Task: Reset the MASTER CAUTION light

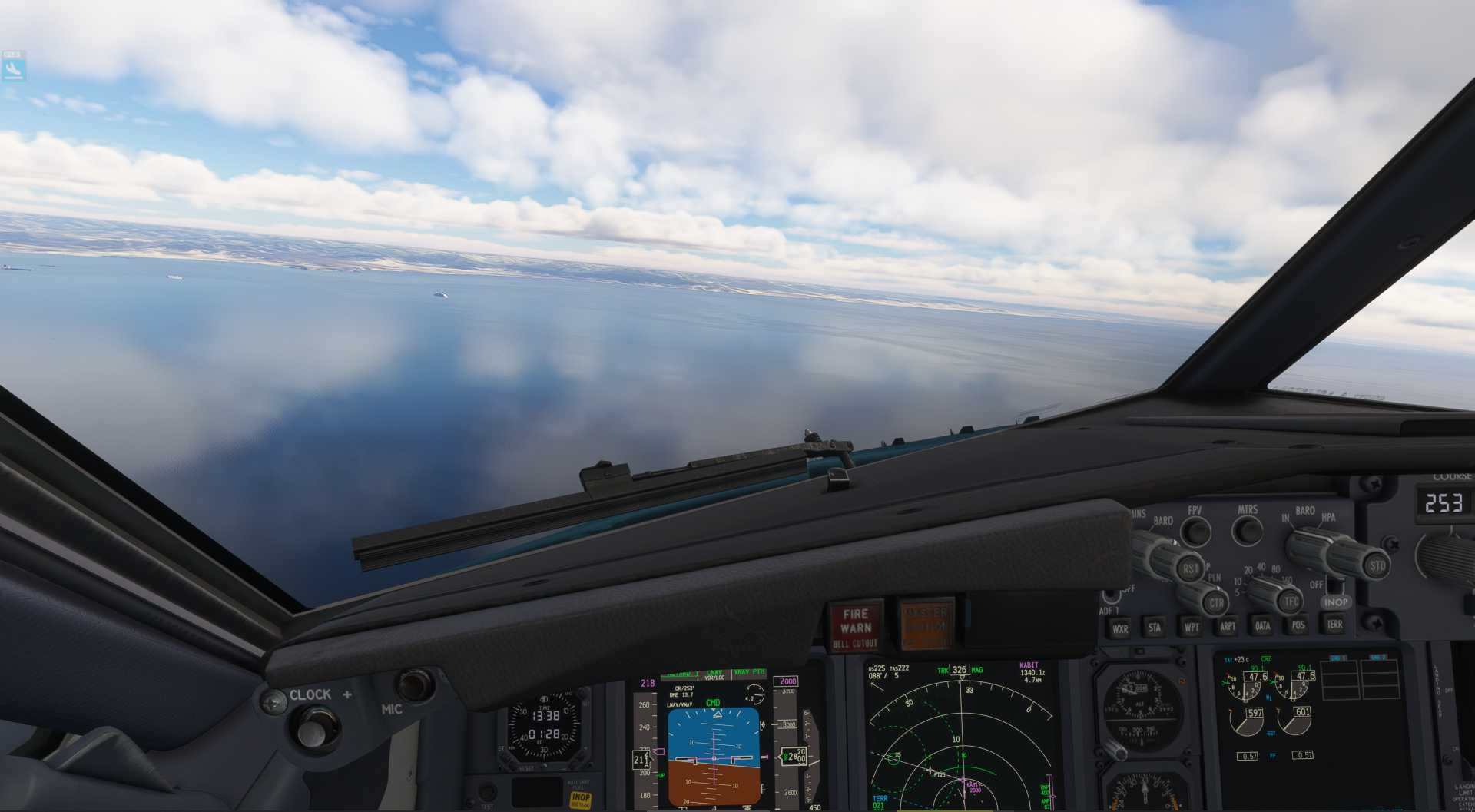Action: (926, 622)
